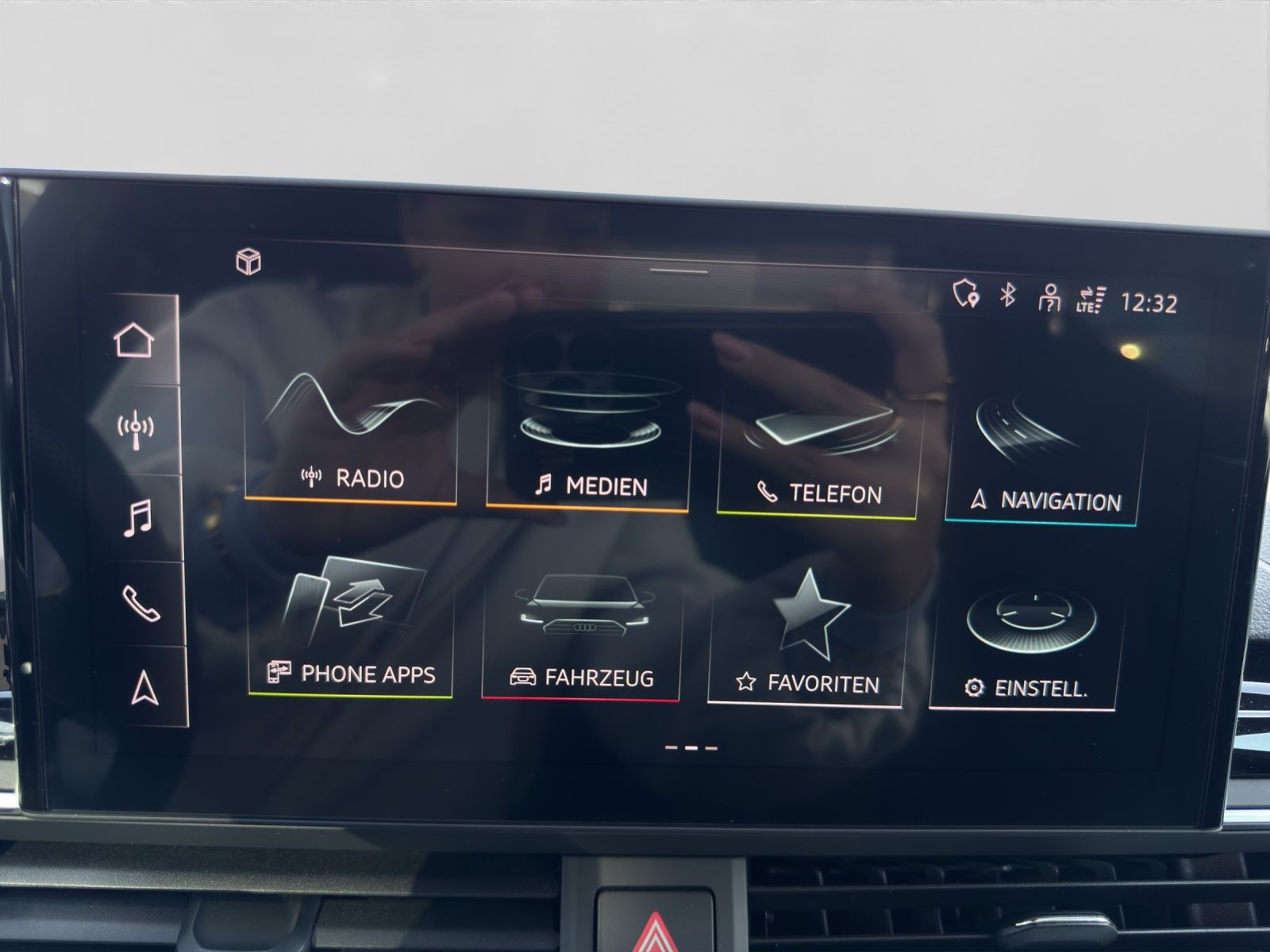1270x952 pixels.
Task: Select the user profile status icon
Action: coord(1049,298)
